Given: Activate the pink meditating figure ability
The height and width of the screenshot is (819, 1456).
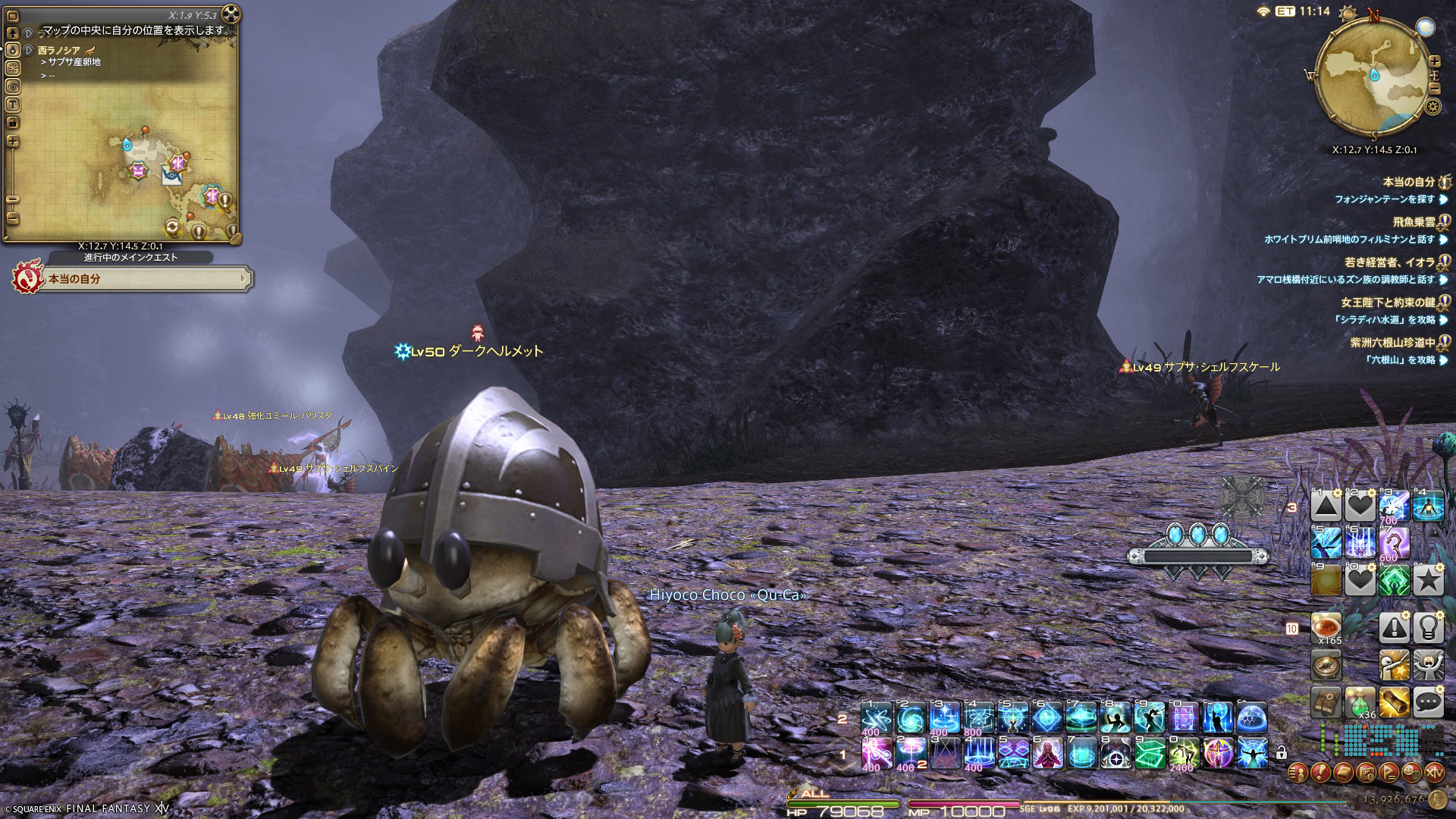Looking at the screenshot, I should 1047,754.
